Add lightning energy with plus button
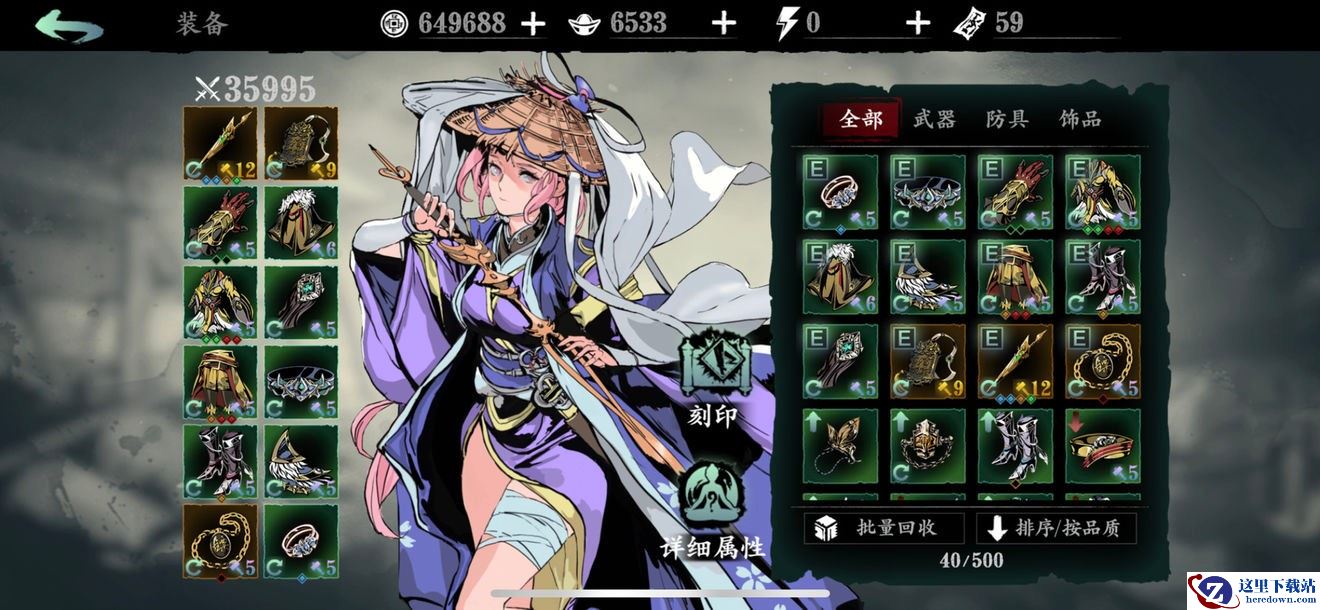Screen dimensions: 1320x610 click(917, 24)
